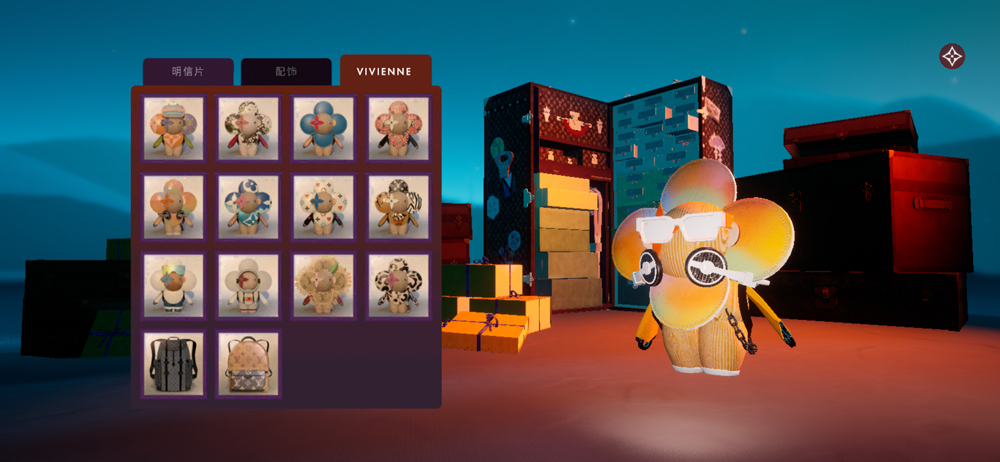Switch to the 明信片 tab
The width and height of the screenshot is (1000, 462).
(x=187, y=72)
